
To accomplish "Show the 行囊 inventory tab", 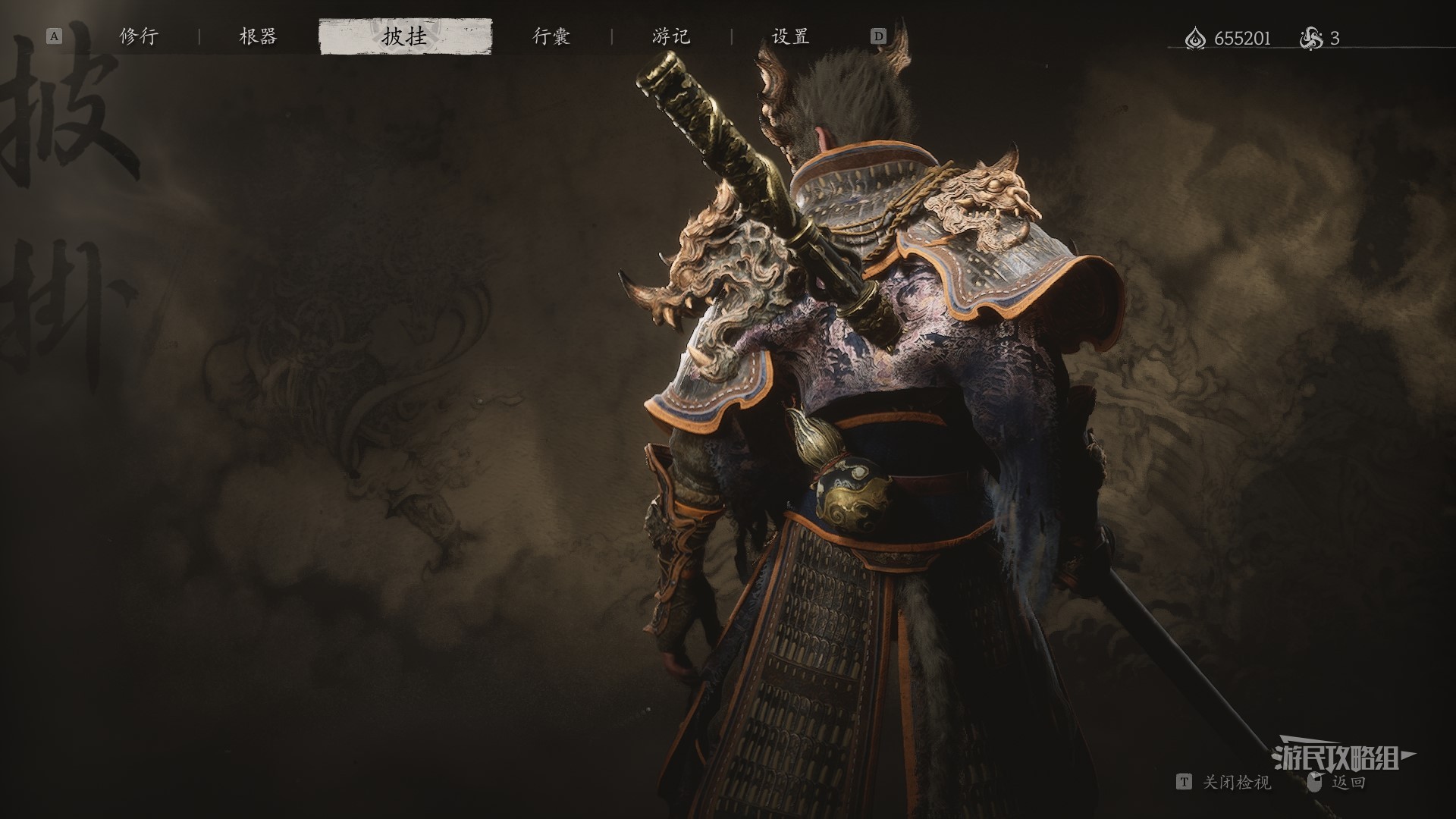I will 551,36.
